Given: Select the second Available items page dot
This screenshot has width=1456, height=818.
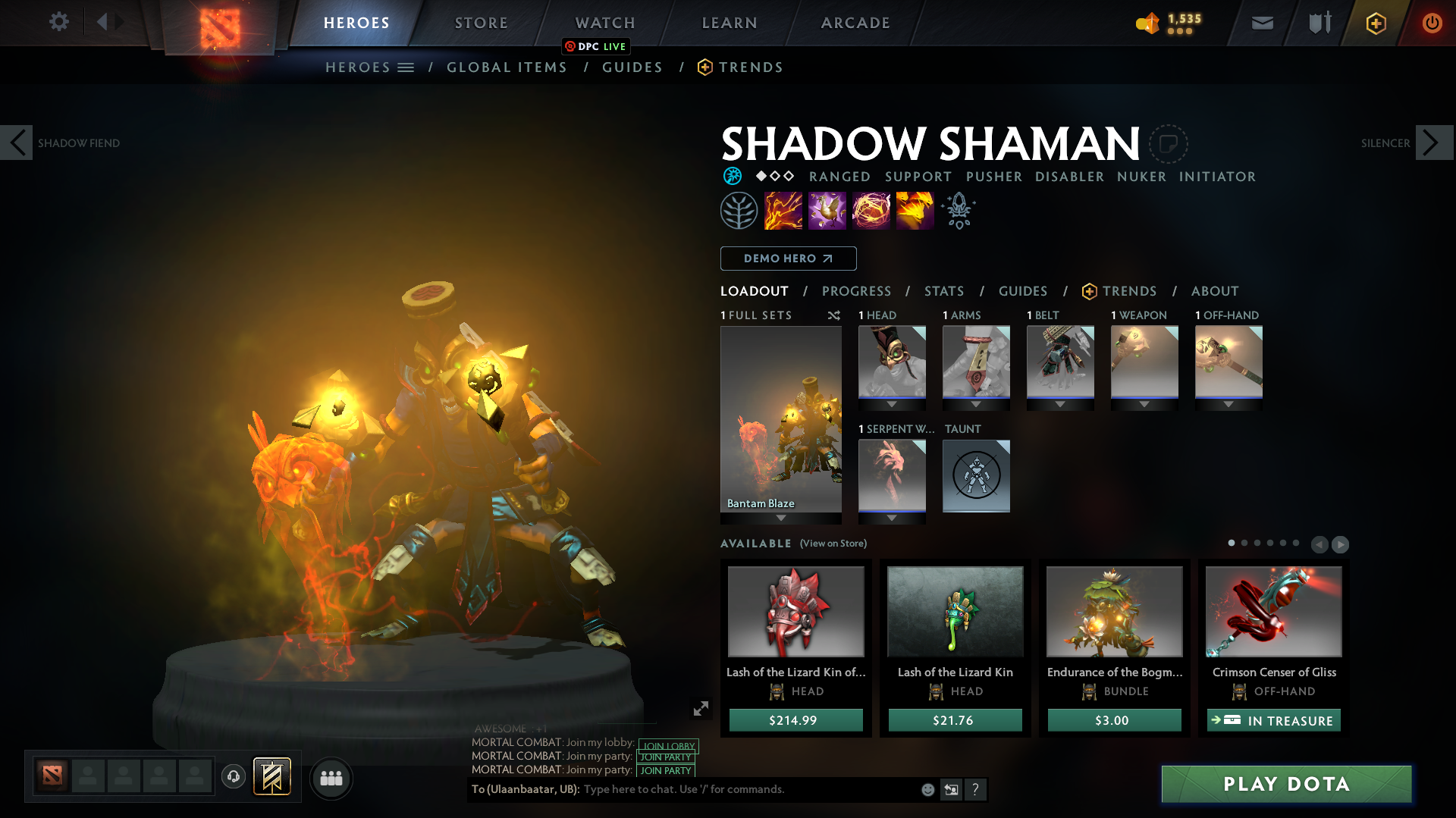Looking at the screenshot, I should [x=1244, y=543].
